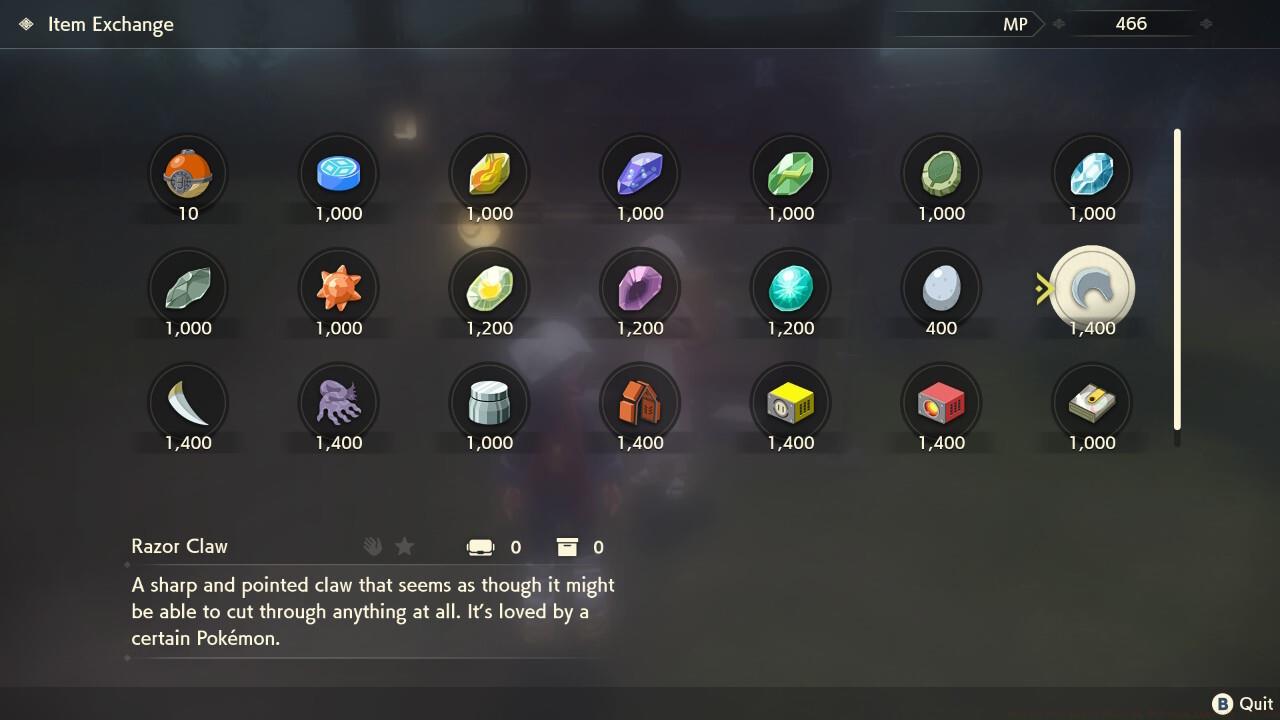This screenshot has width=1280, height=720.
Task: Toggle the star favorite for Razor Claw
Action: click(404, 546)
